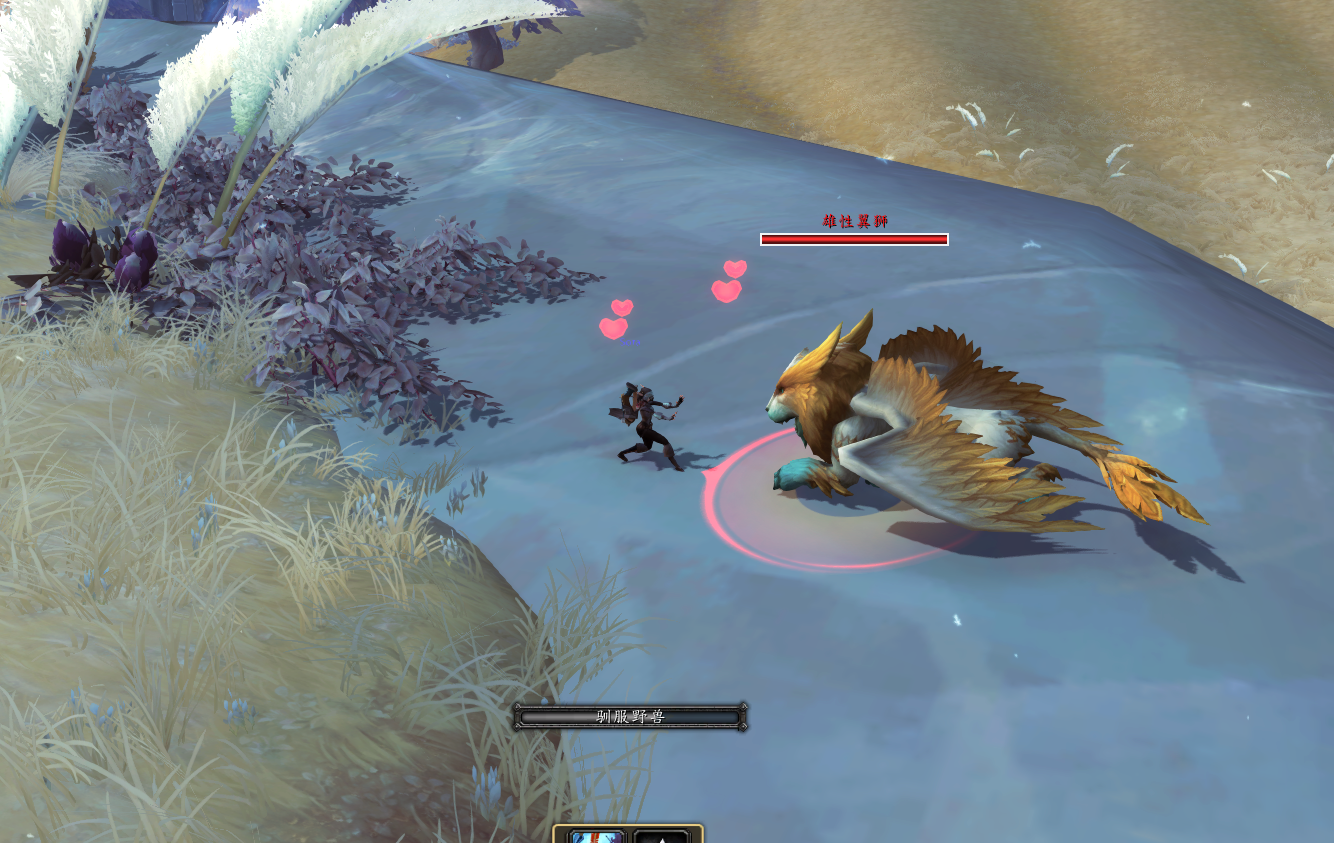Activate the dark white-arrow action slot
The height and width of the screenshot is (843, 1334).
pyautogui.click(x=661, y=836)
